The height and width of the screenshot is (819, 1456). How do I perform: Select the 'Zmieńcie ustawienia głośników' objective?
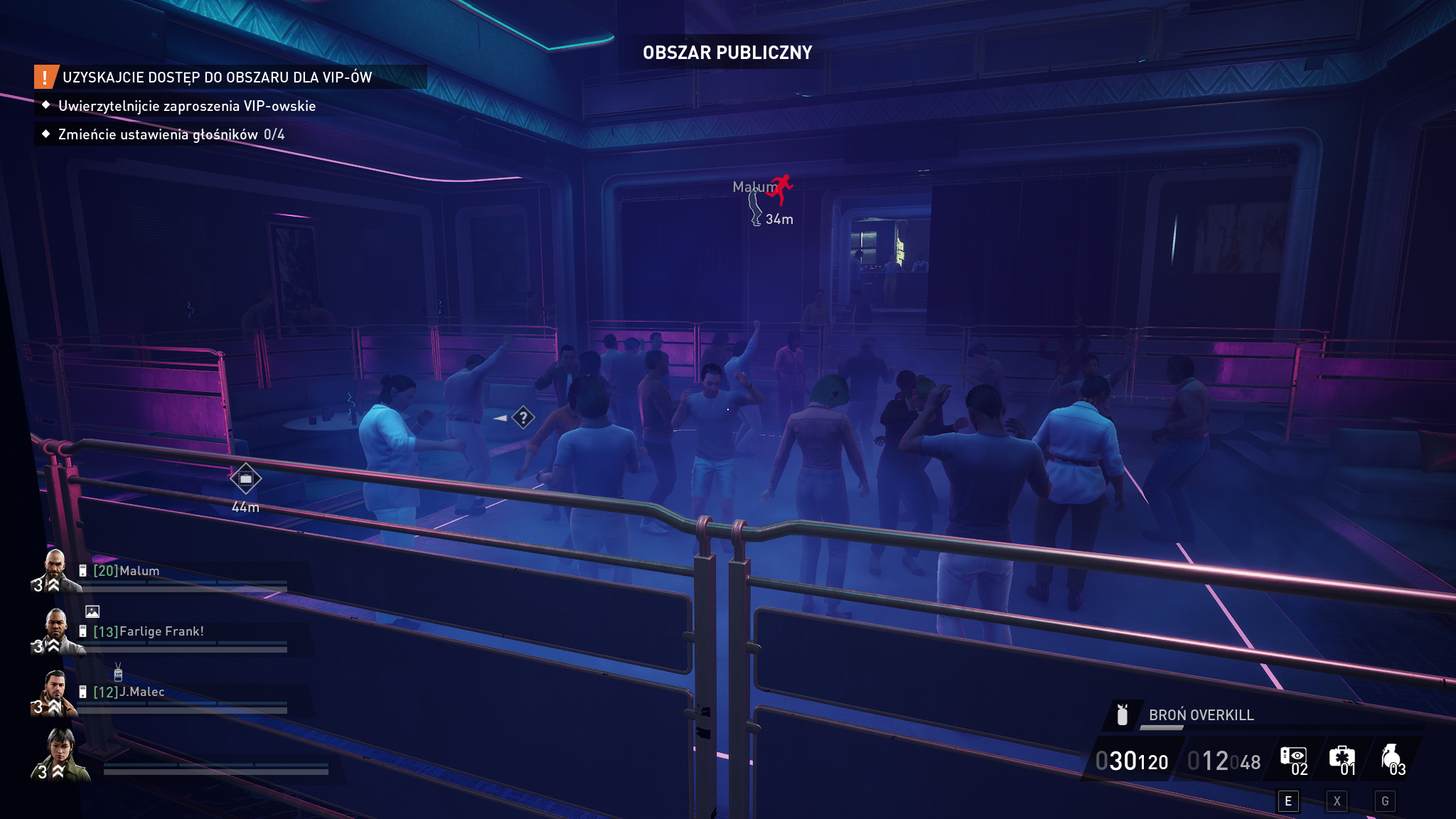171,134
